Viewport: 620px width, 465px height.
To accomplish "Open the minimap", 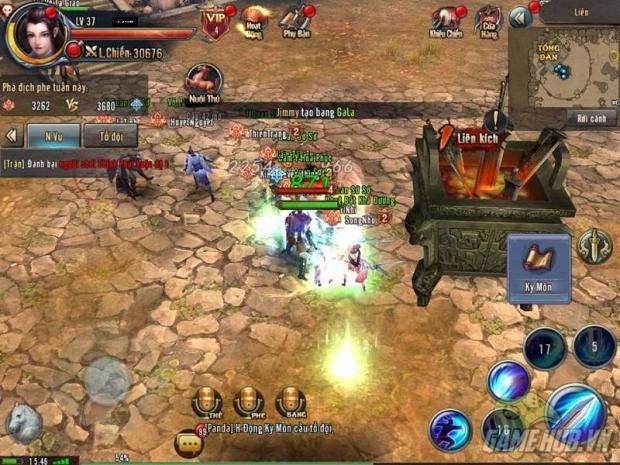I will point(563,66).
